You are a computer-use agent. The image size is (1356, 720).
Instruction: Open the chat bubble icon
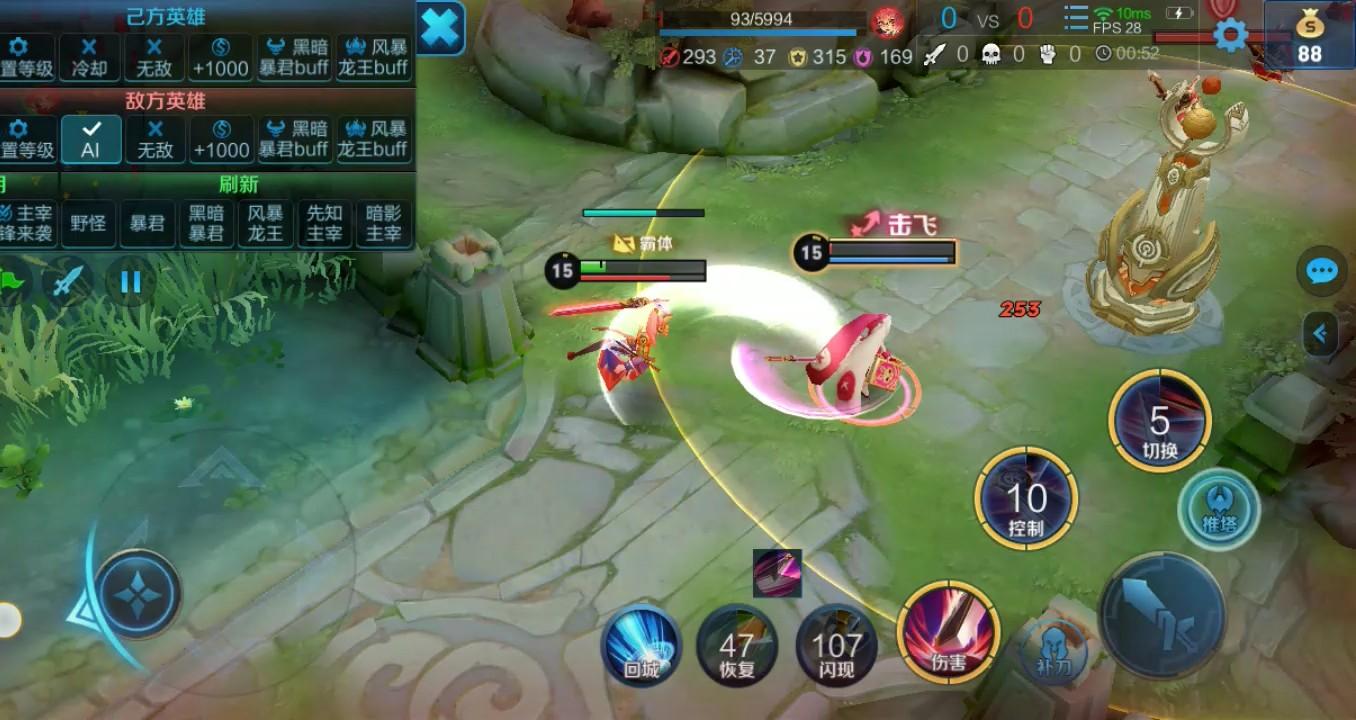click(x=1322, y=271)
